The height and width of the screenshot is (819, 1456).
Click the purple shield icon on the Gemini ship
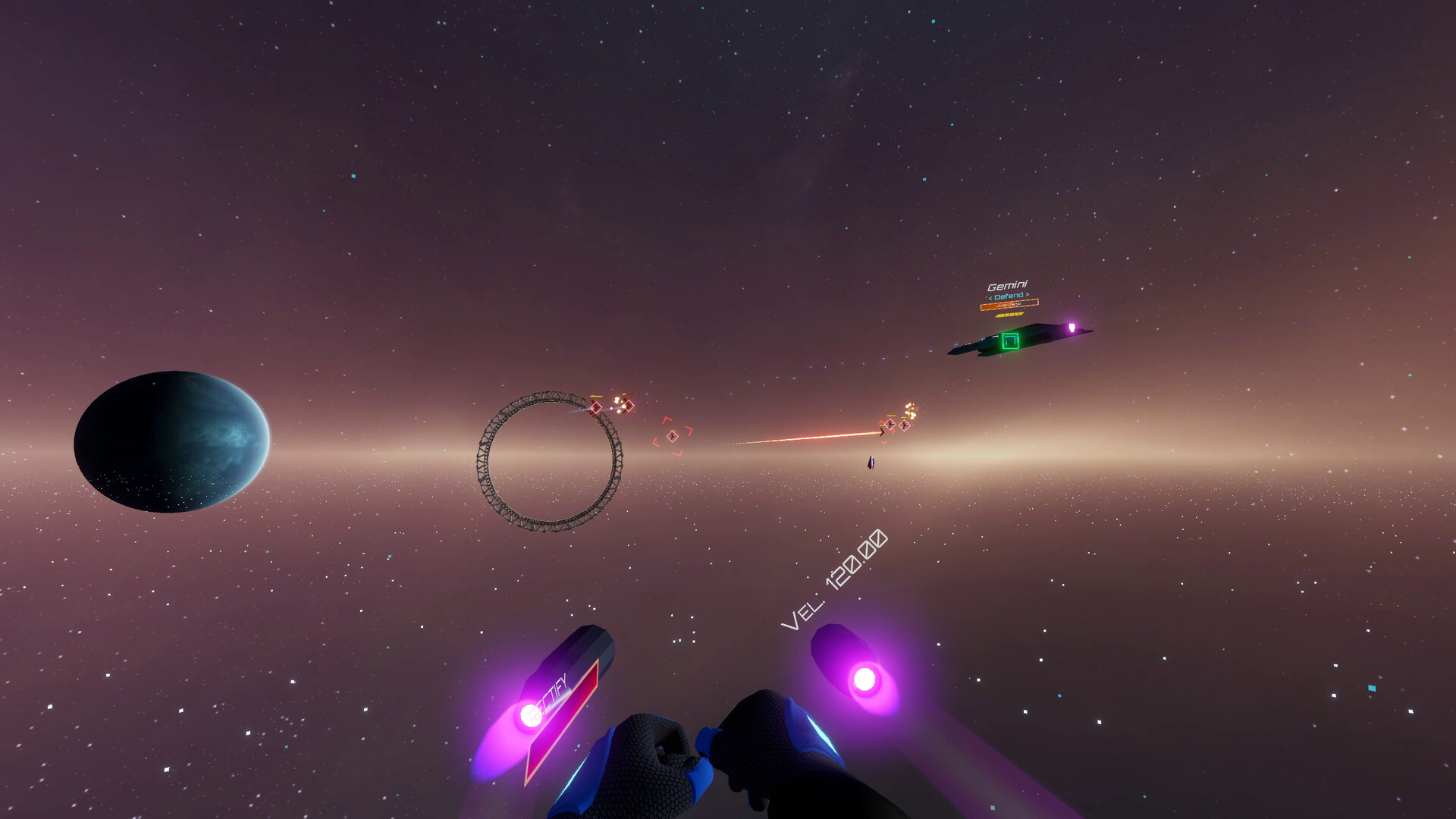pyautogui.click(x=1072, y=328)
